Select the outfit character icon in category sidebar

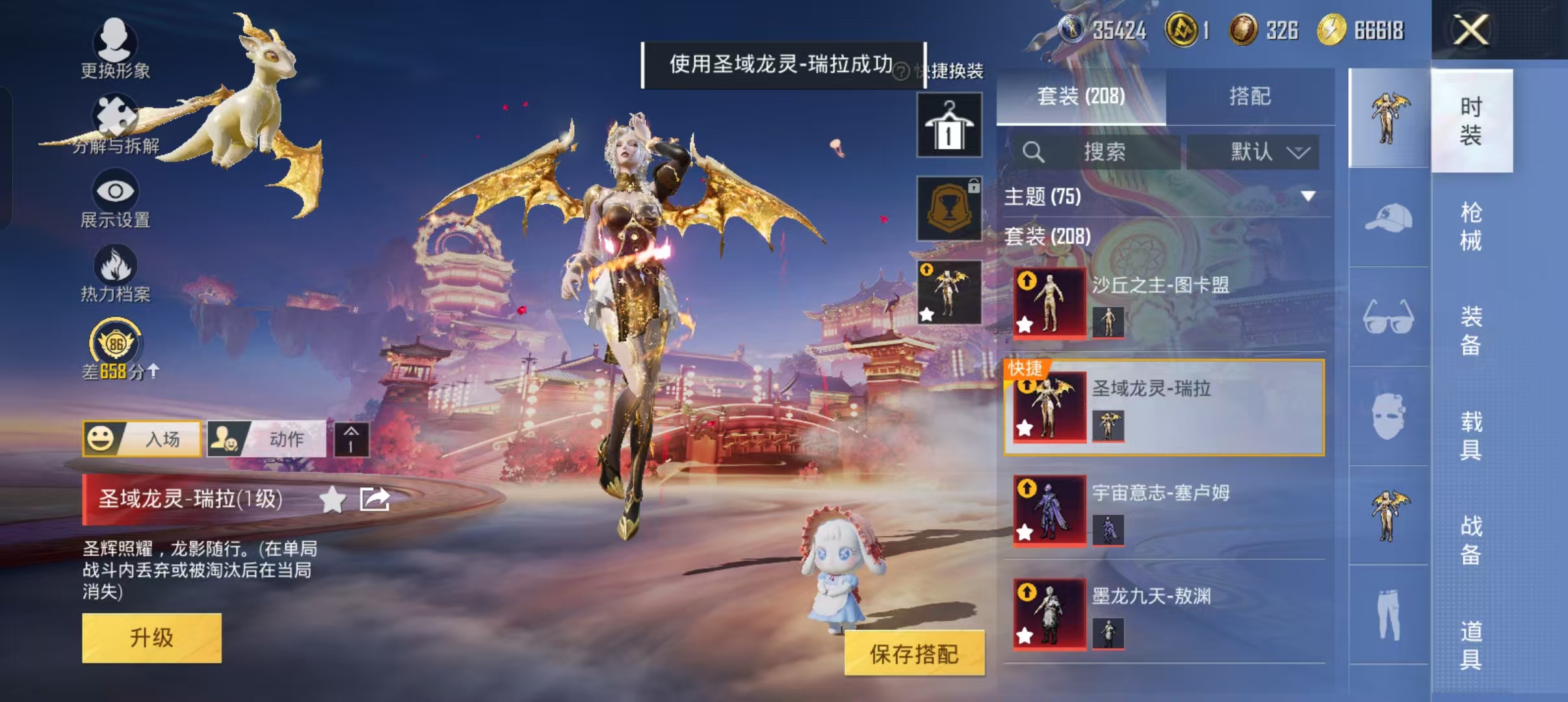1390,115
